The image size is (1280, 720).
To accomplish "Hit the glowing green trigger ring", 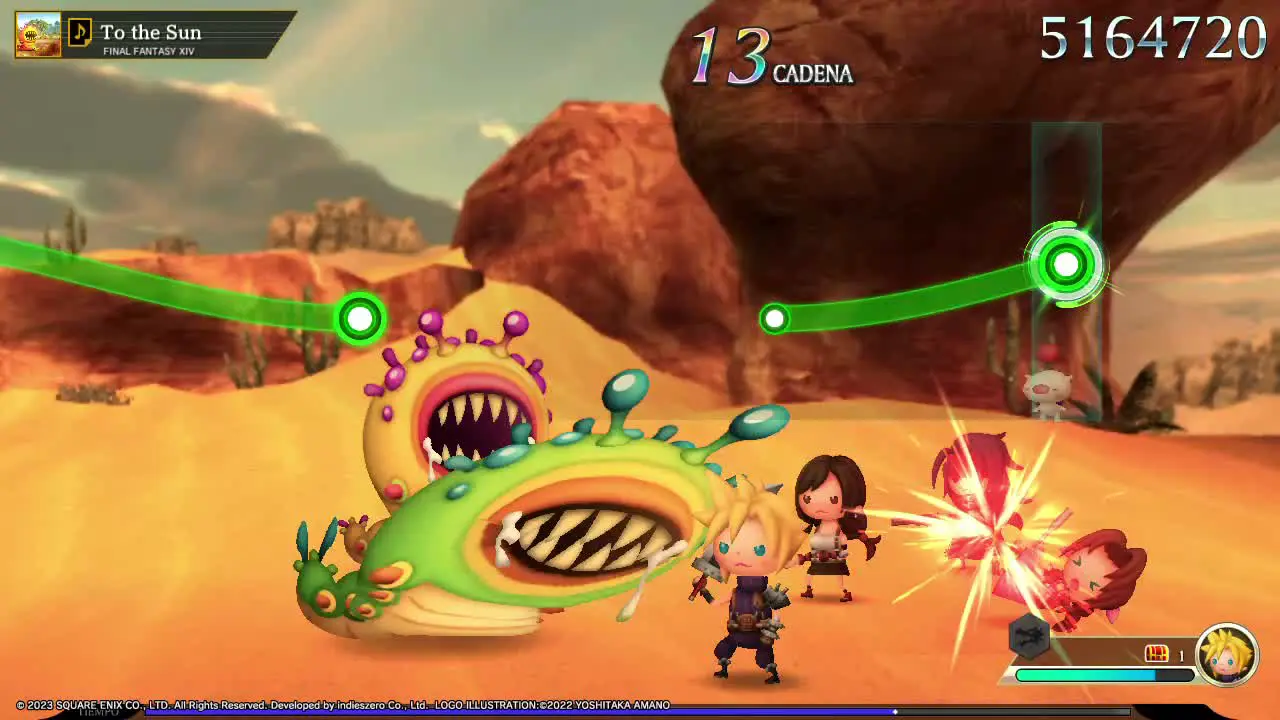I will [x=1066, y=265].
